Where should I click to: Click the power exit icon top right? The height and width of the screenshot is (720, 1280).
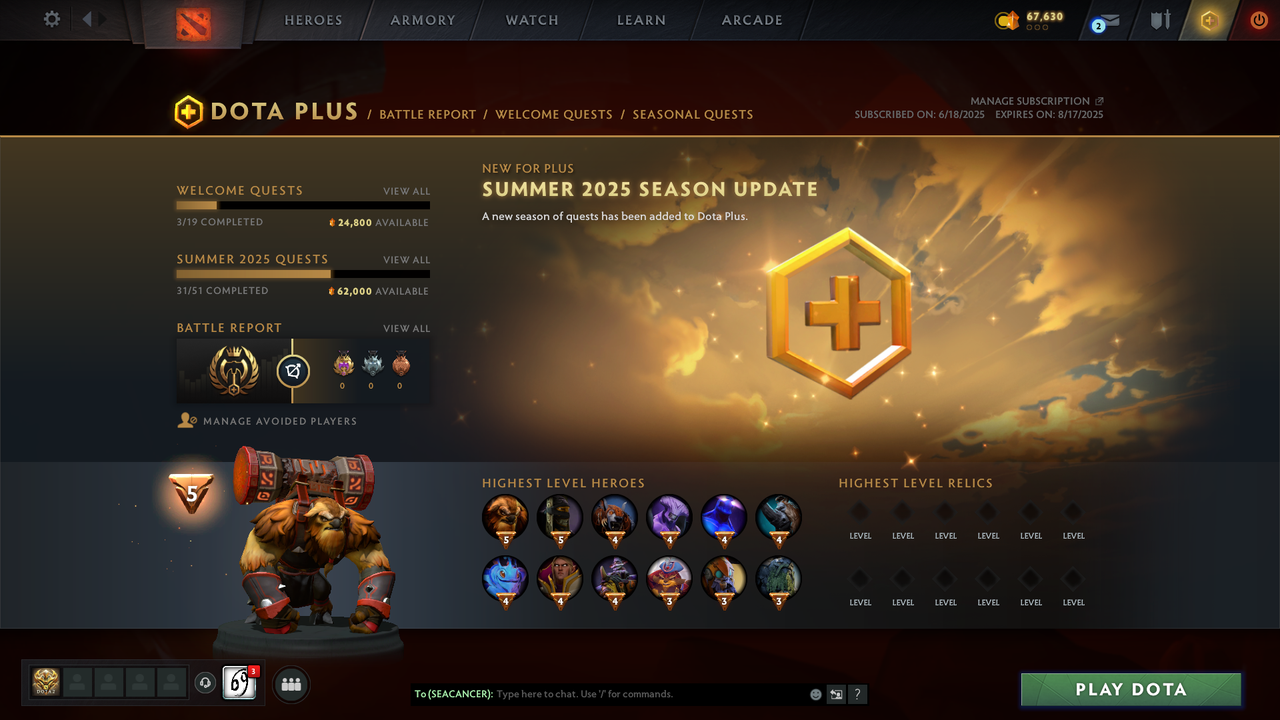[x=1258, y=19]
